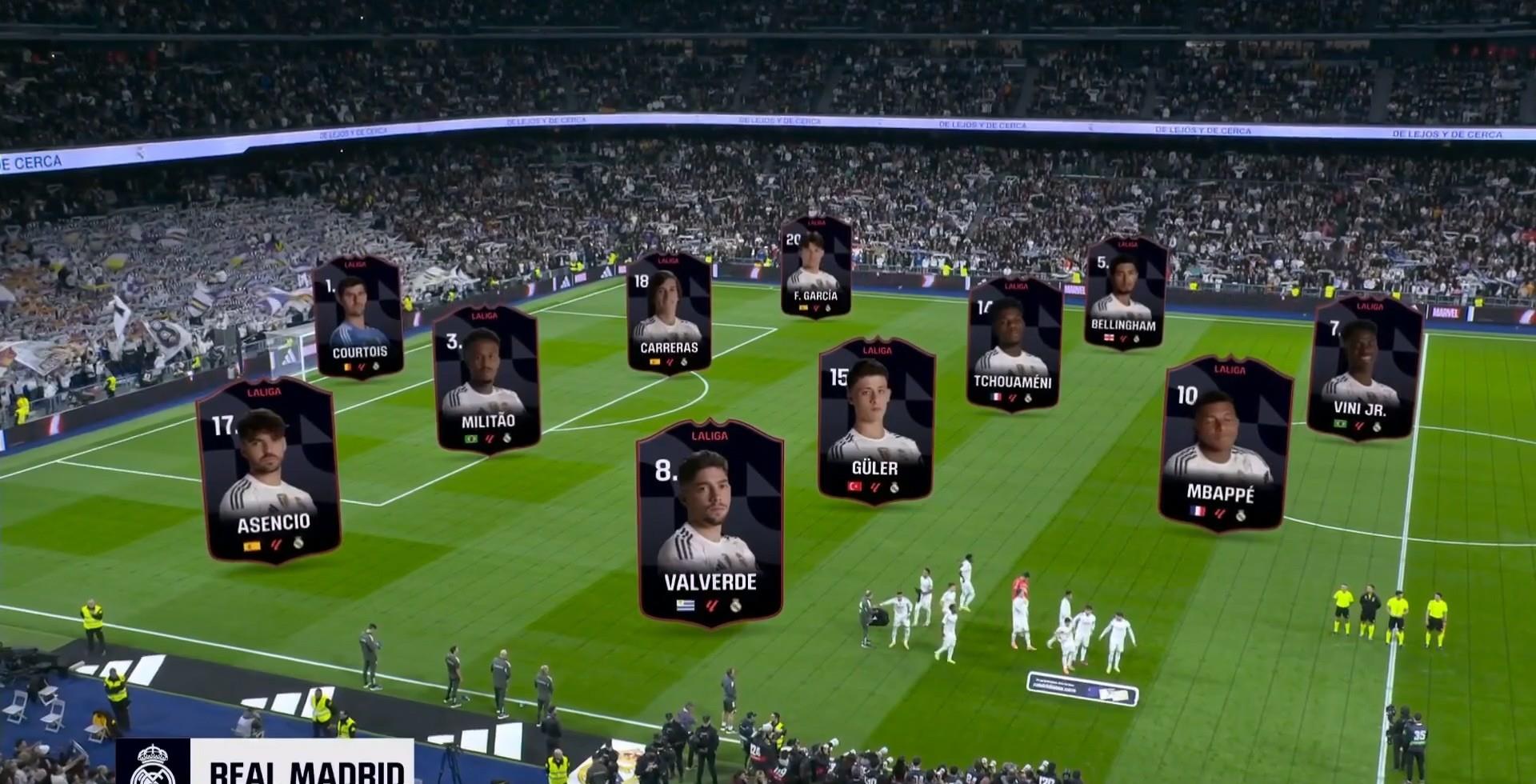Choose the Militão player card
Image resolution: width=1536 pixels, height=784 pixels.
[486, 379]
